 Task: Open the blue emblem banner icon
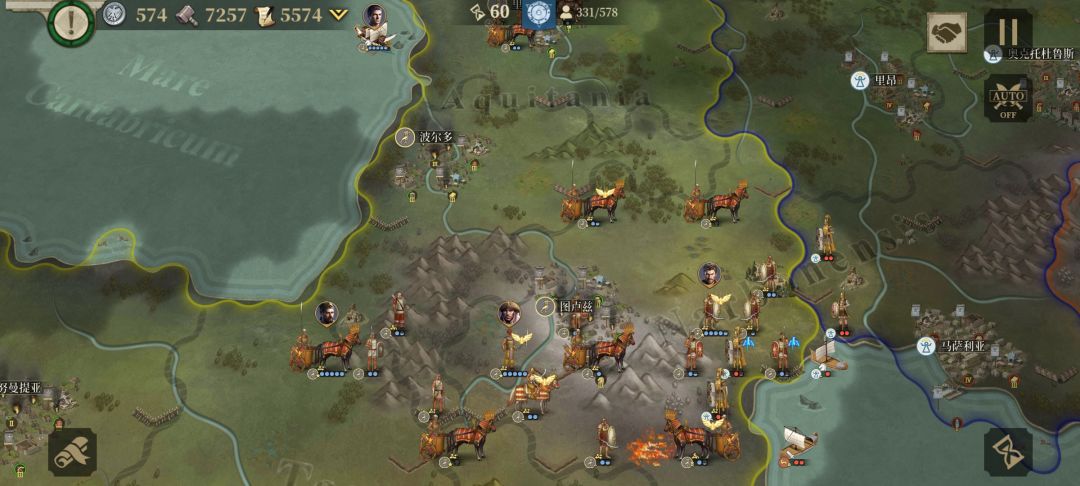pyautogui.click(x=539, y=14)
